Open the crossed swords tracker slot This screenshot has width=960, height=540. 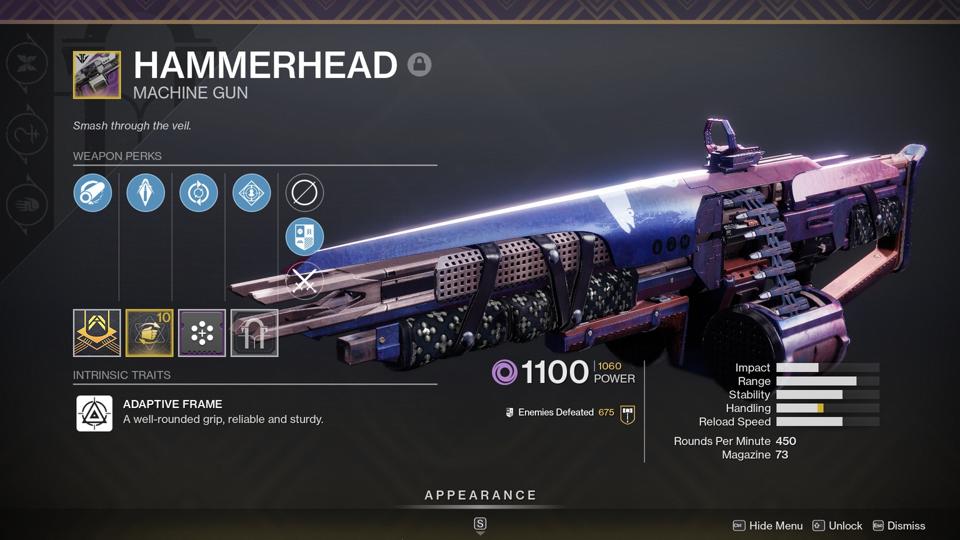[x=304, y=282]
